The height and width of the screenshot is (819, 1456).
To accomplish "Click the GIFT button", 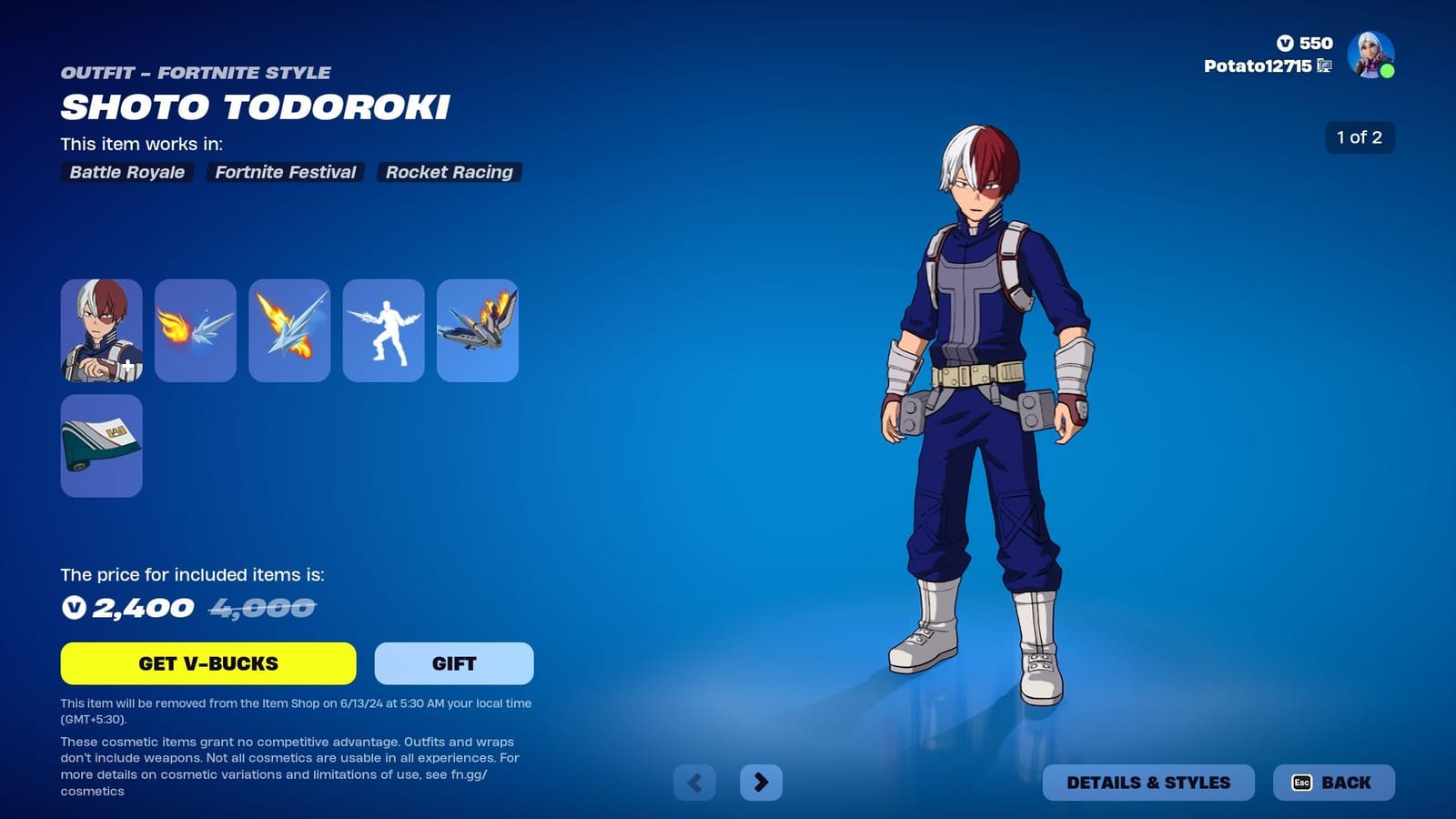I will point(453,663).
